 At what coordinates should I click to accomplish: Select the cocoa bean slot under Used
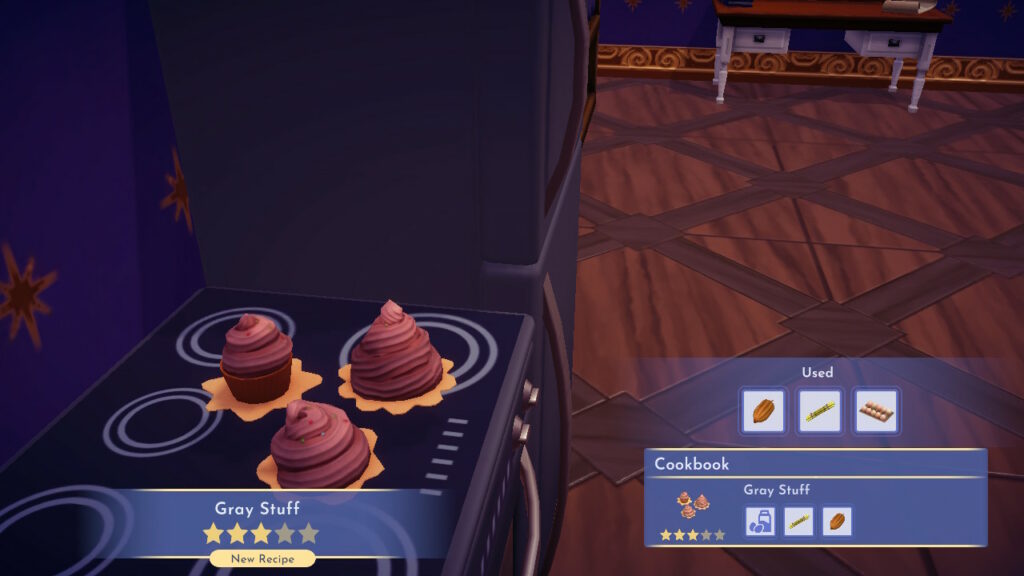click(x=762, y=410)
